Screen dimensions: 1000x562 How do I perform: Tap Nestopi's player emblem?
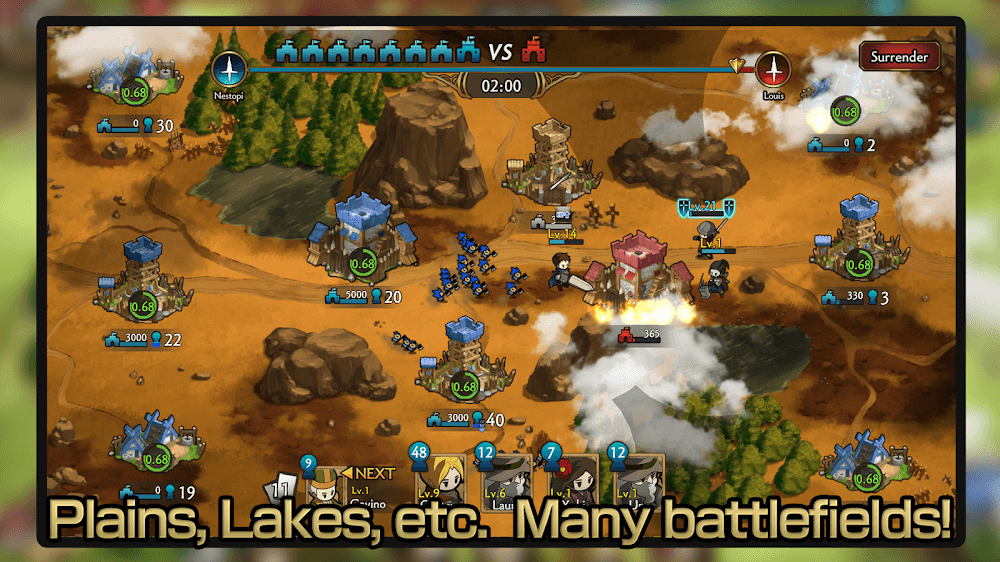[229, 69]
